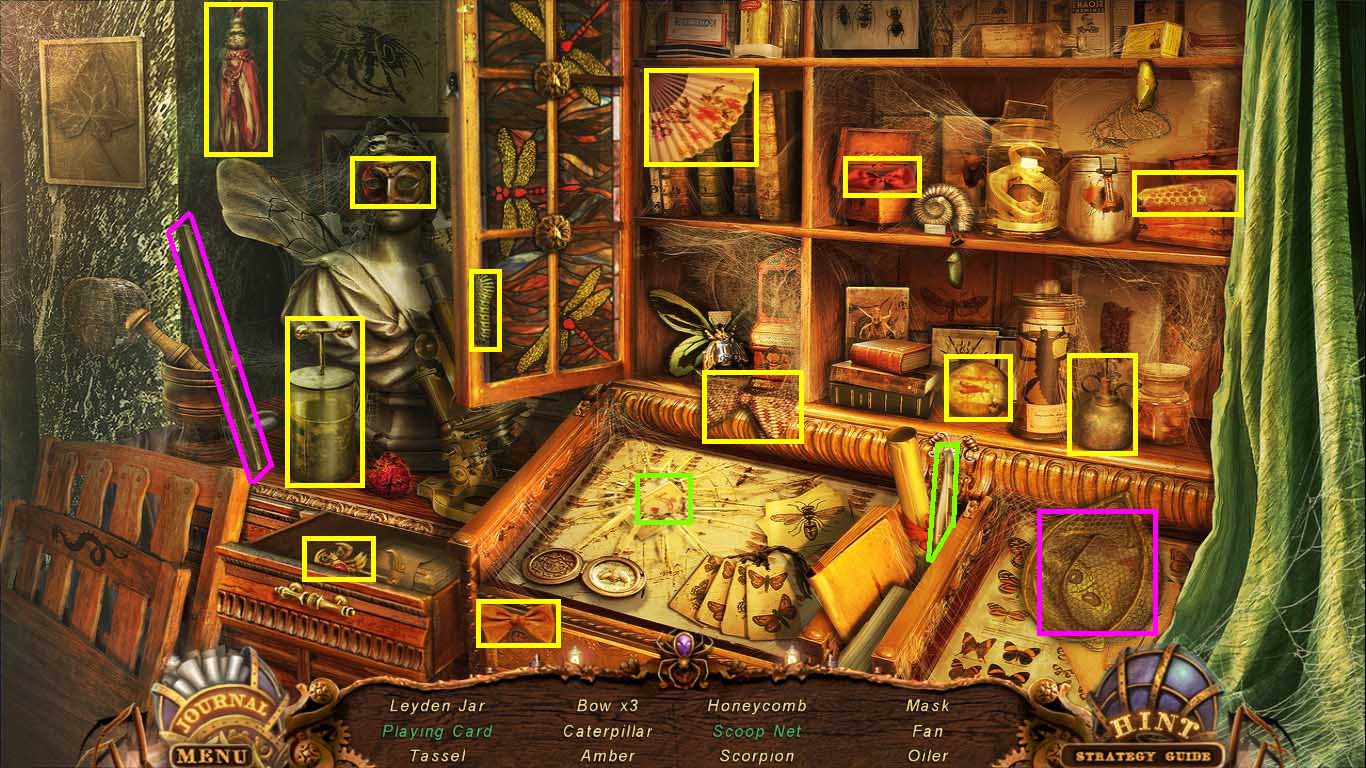The width and height of the screenshot is (1366, 768).
Task: Select the Leyden jar near the bust
Action: coord(324,400)
